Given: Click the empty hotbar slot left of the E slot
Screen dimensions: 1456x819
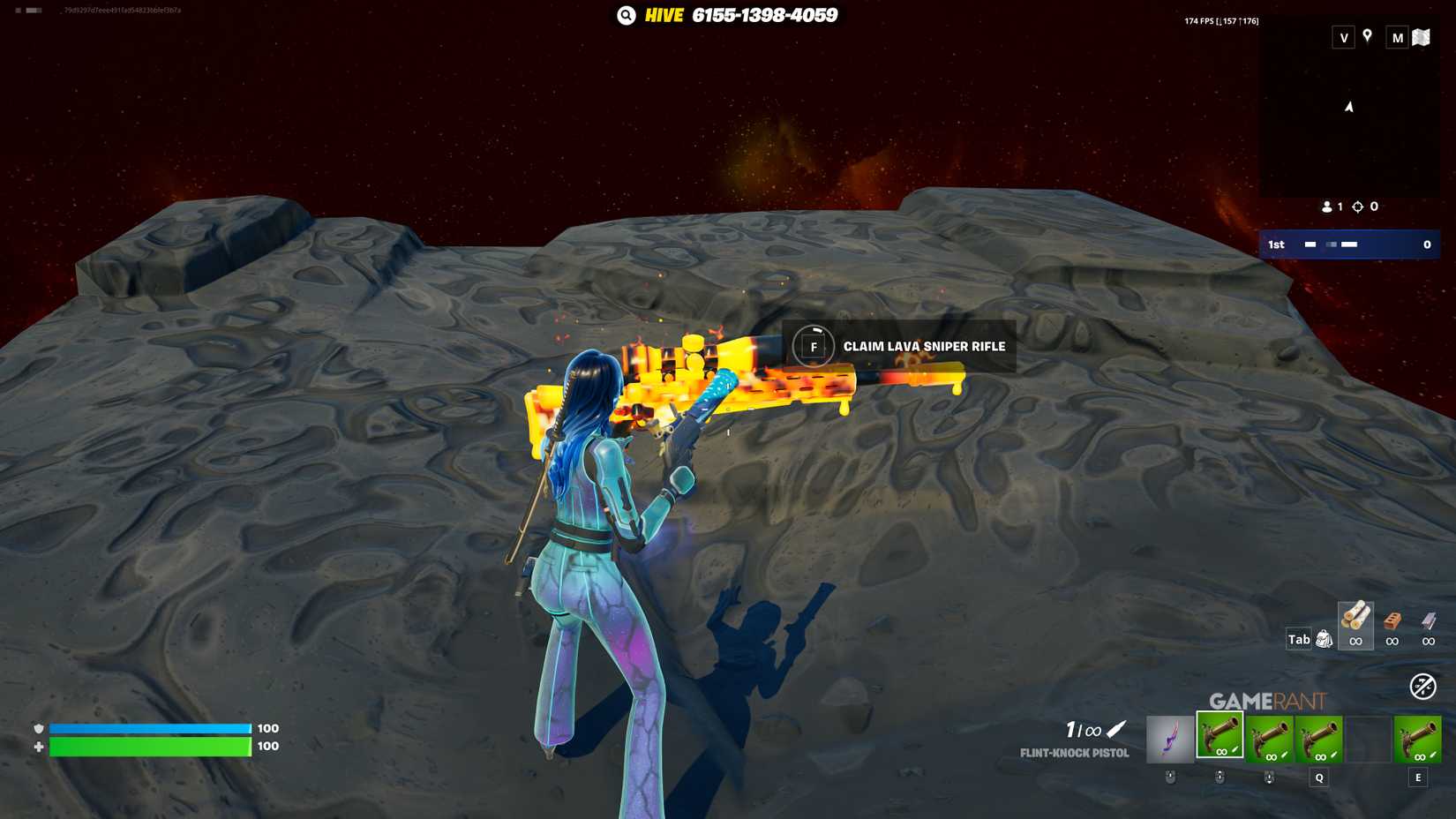Looking at the screenshot, I should tap(1368, 739).
